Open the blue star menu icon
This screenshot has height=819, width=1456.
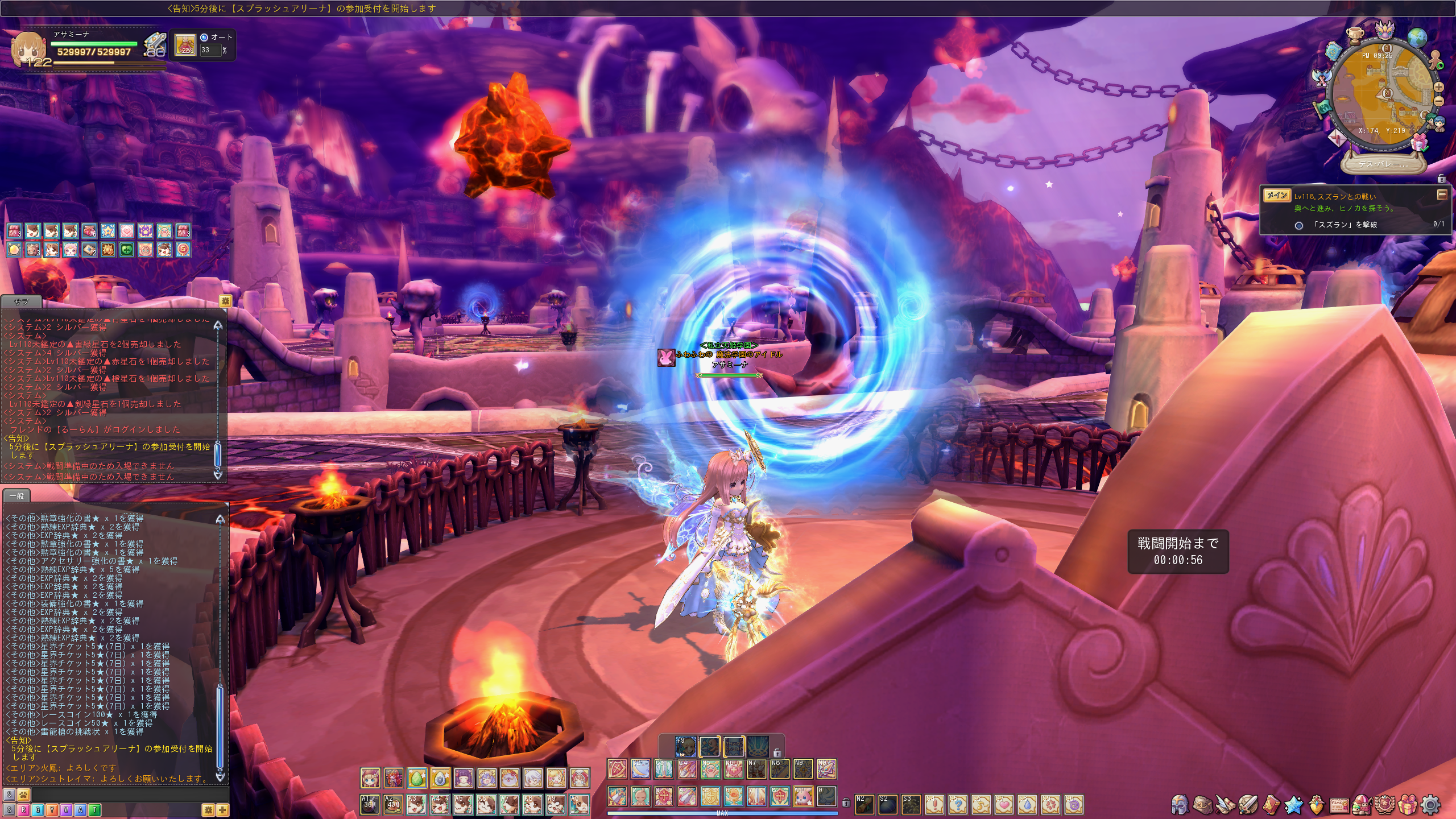pos(1293,805)
